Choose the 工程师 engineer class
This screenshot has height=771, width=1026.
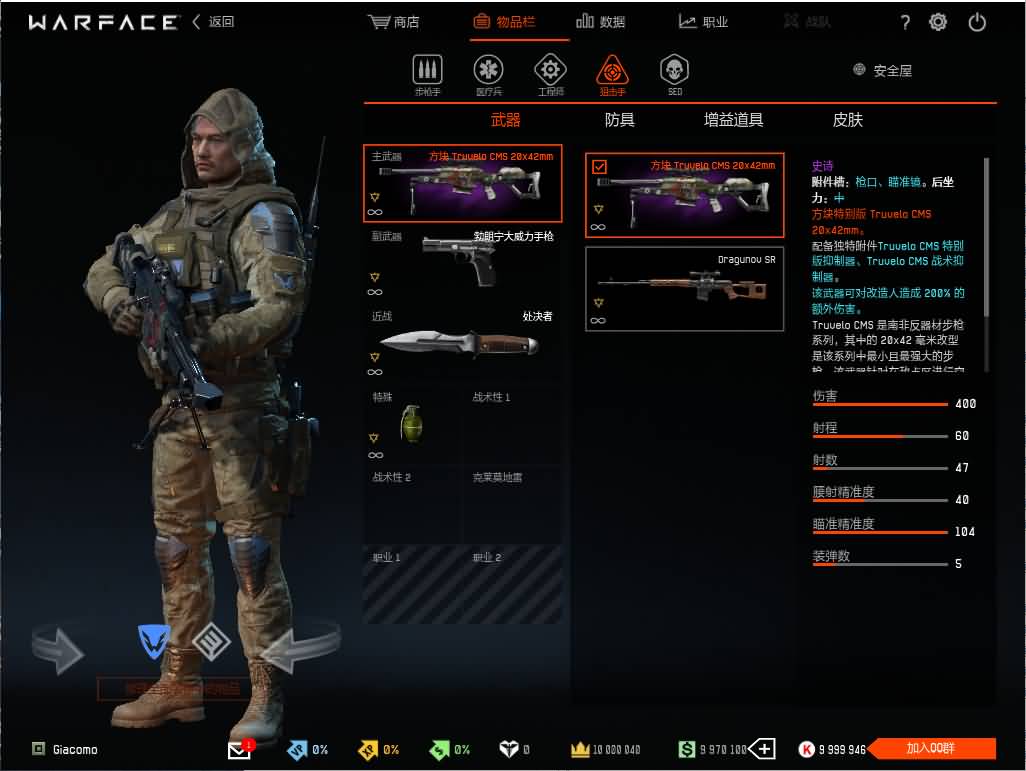pyautogui.click(x=550, y=75)
